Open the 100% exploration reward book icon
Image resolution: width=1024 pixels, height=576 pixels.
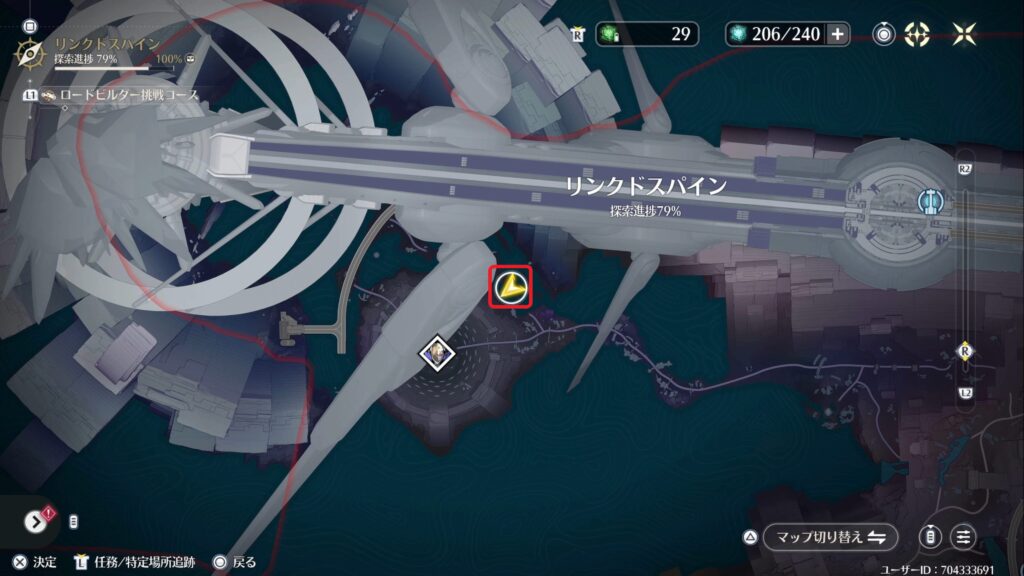(x=191, y=59)
